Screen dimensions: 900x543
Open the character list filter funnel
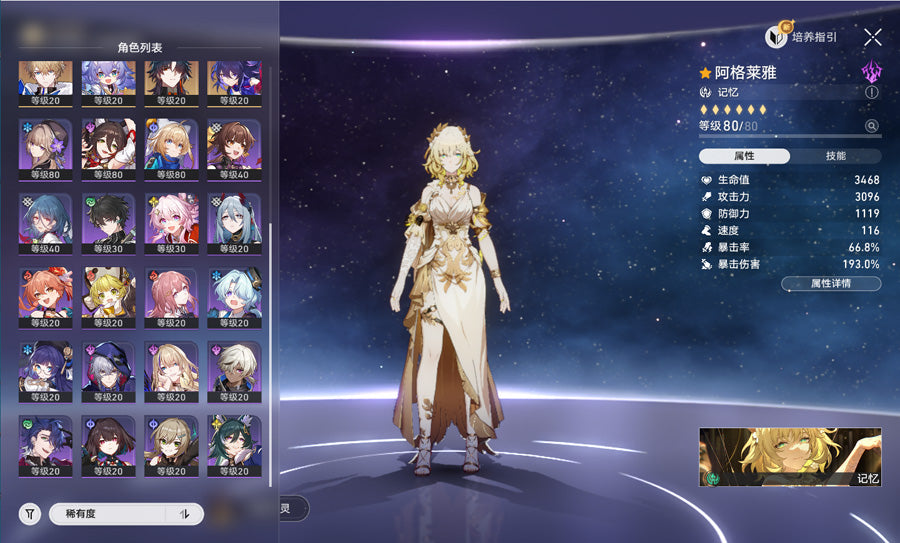[x=31, y=514]
